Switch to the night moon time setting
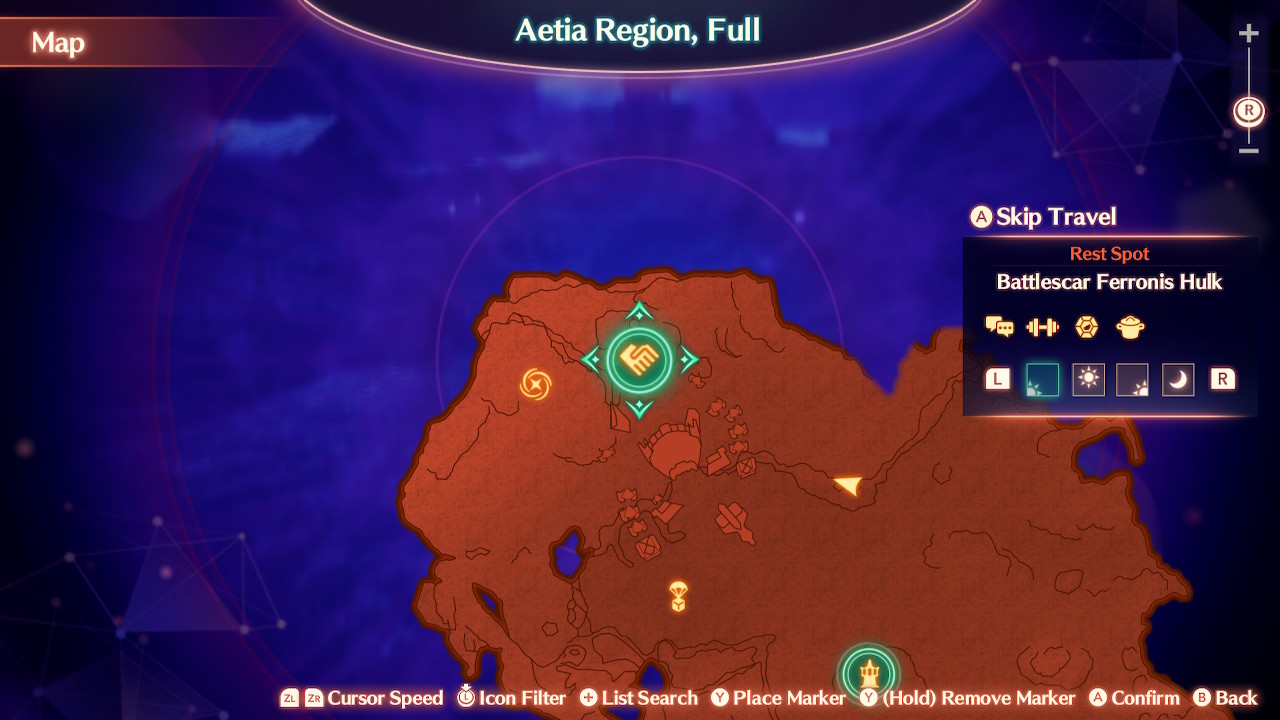The width and height of the screenshot is (1280, 720). 1178,379
